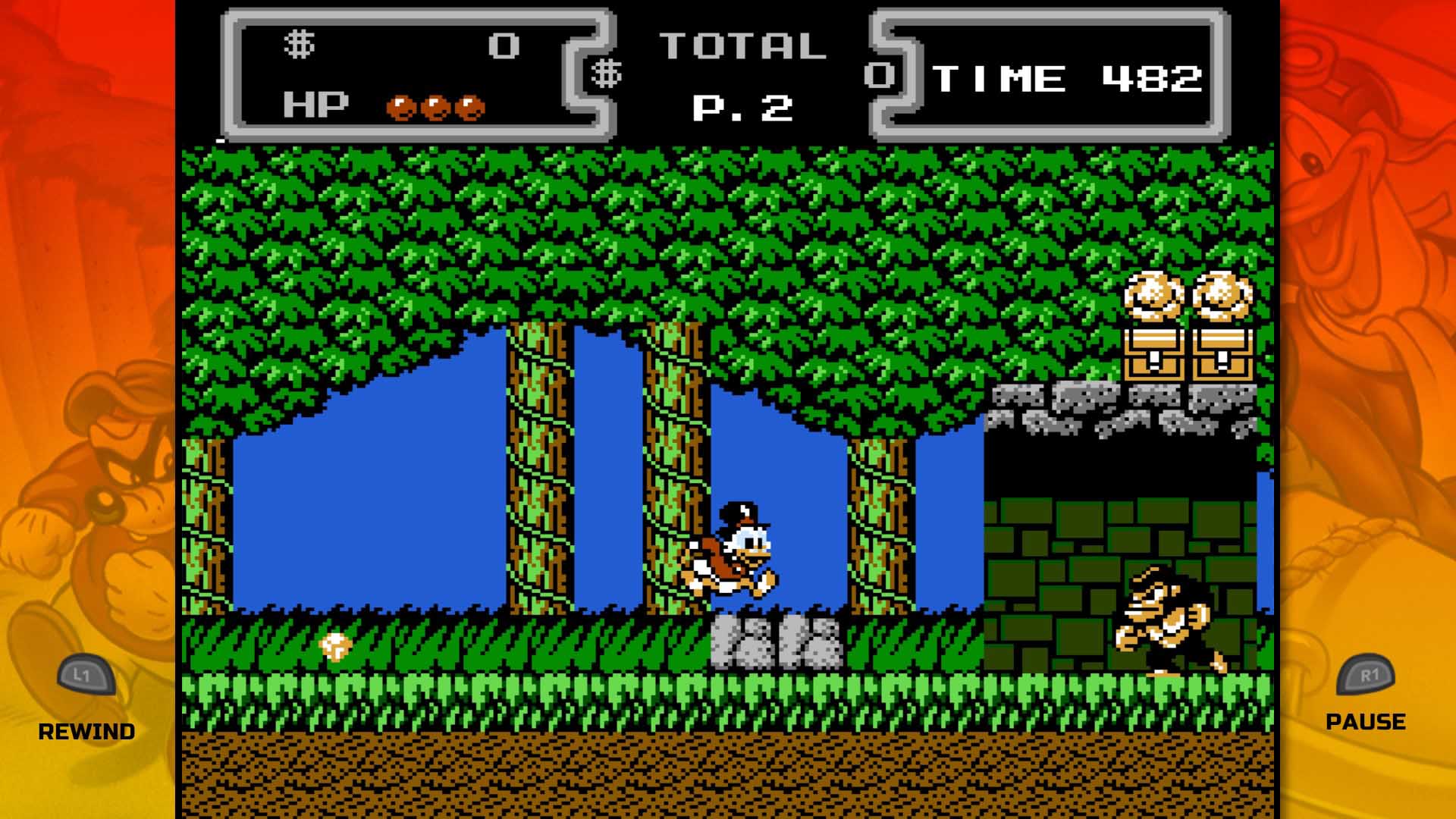Click the second HP ball indicator
The height and width of the screenshot is (819, 1456).
tap(436, 106)
